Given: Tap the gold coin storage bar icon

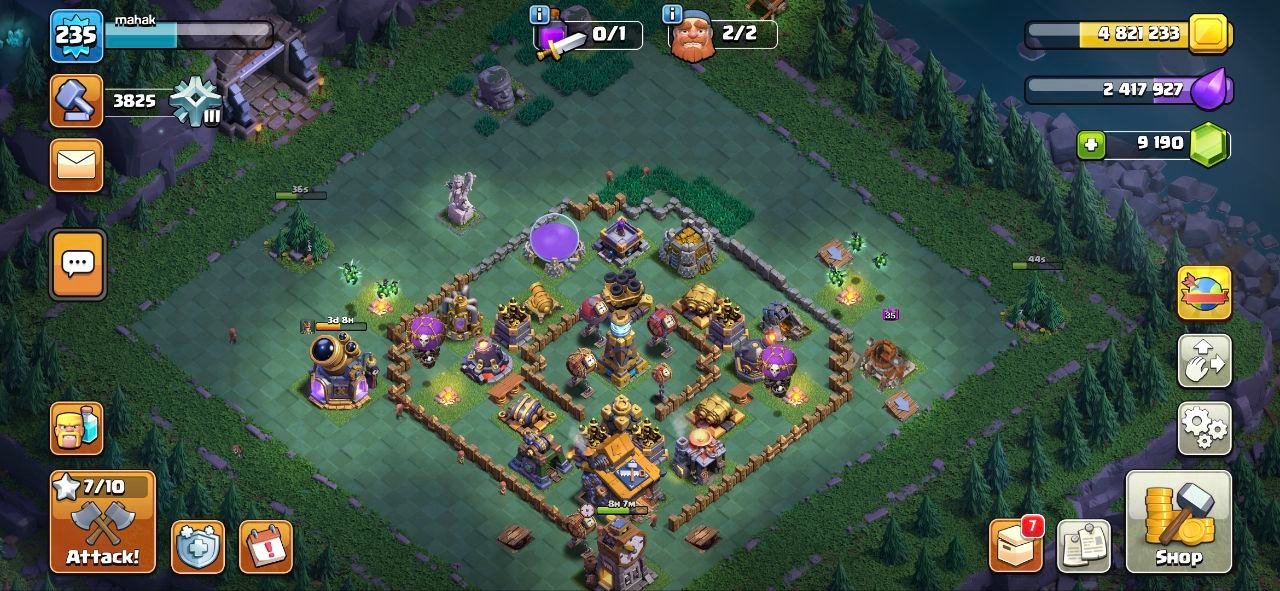Looking at the screenshot, I should [x=1210, y=33].
